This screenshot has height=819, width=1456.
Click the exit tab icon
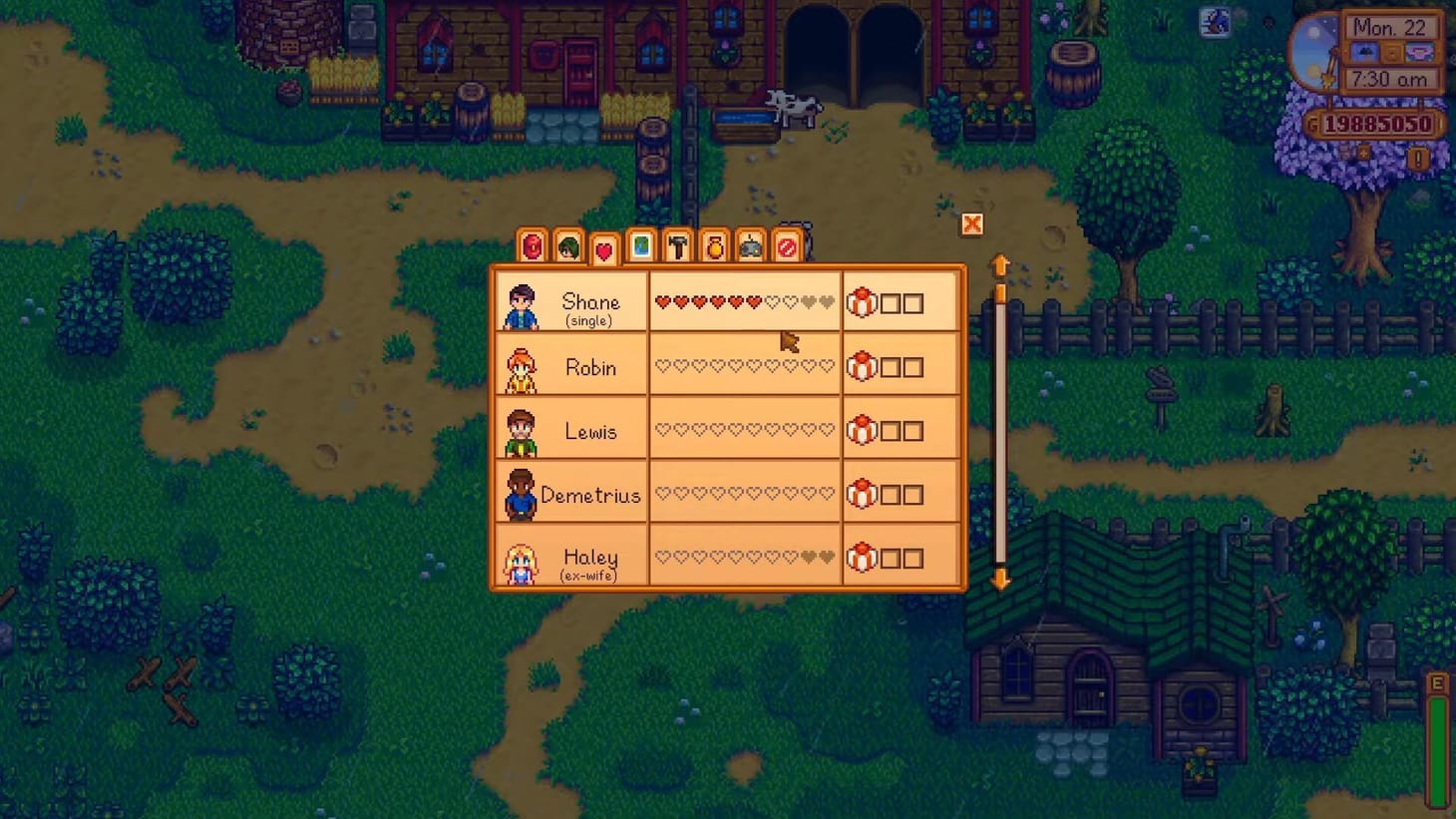pos(789,246)
